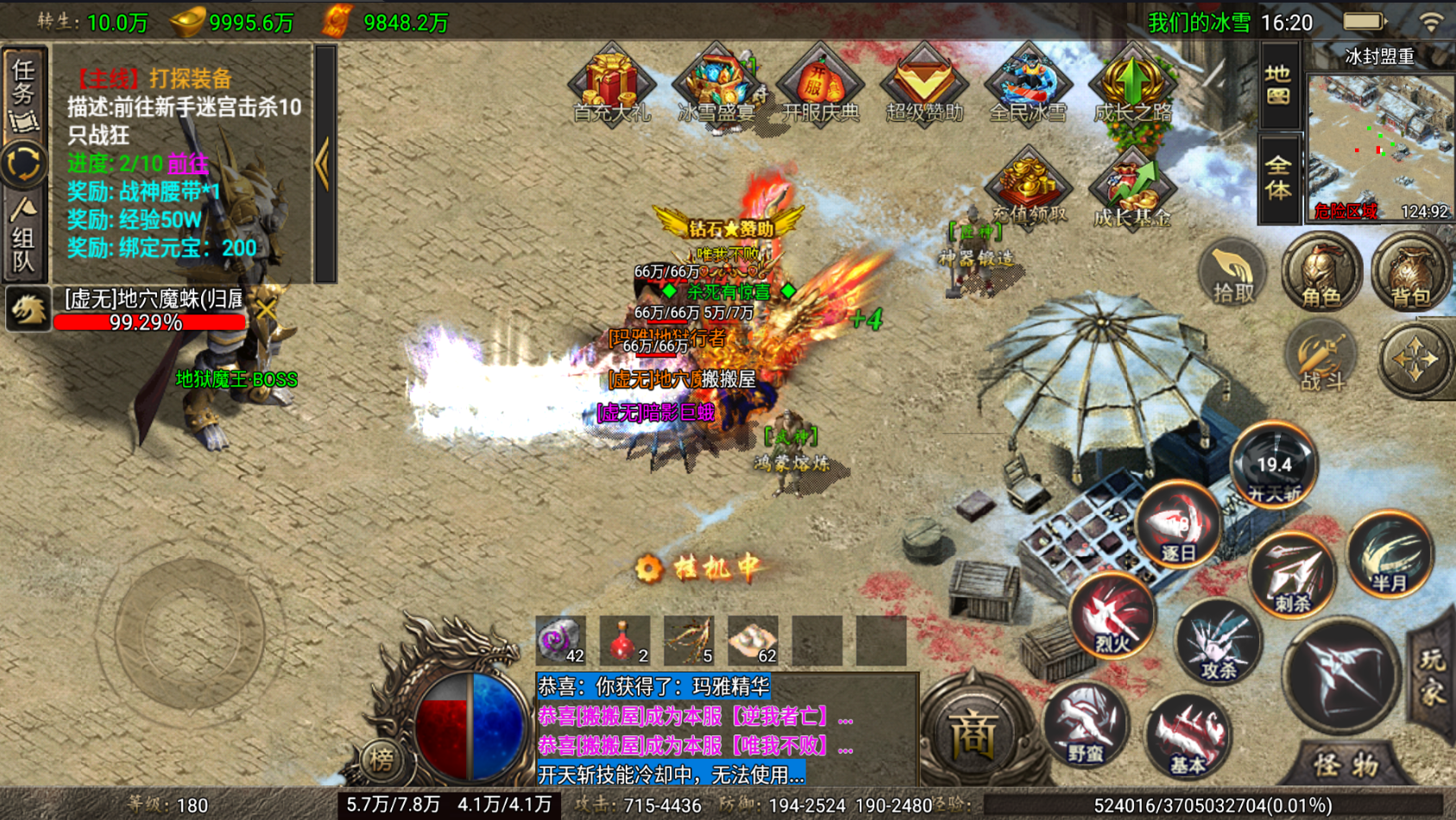Click the minimap in the corner
Image resolution: width=1456 pixels, height=820 pixels.
click(1379, 144)
